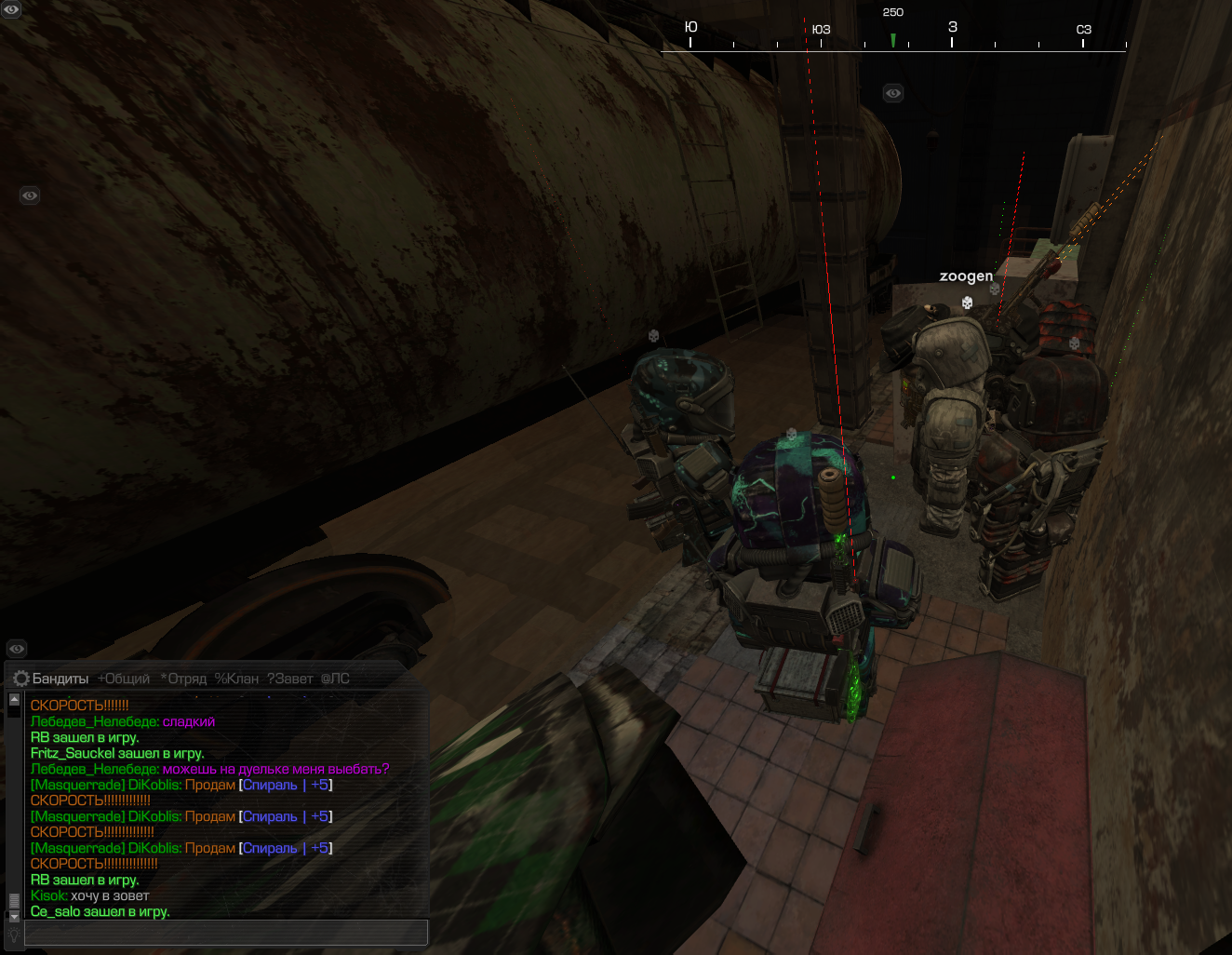Image resolution: width=1232 pixels, height=955 pixels.
Task: Select the +Общий chat channel
Action: click(x=124, y=679)
